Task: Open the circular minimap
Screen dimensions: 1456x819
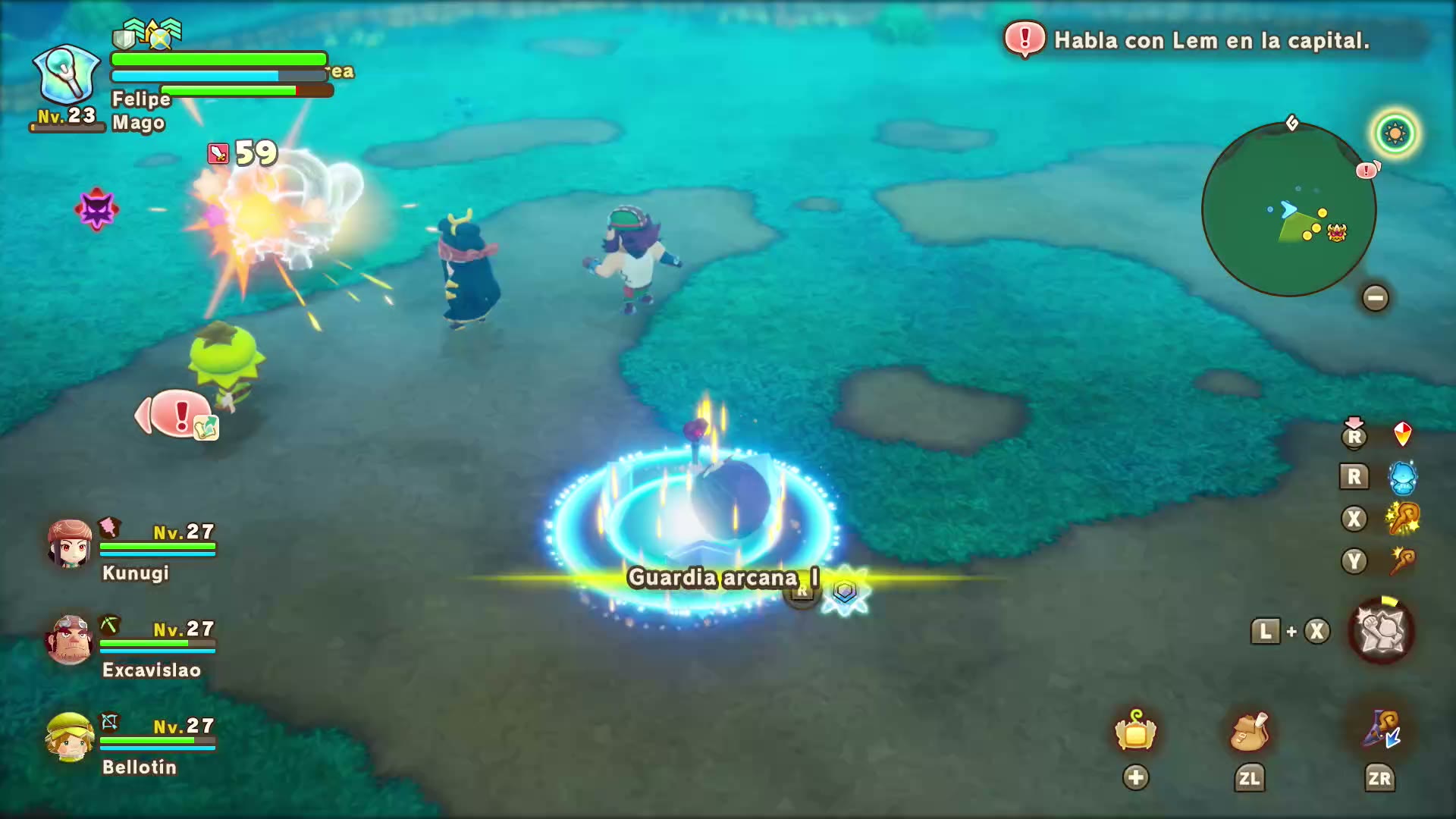Action: [1288, 209]
